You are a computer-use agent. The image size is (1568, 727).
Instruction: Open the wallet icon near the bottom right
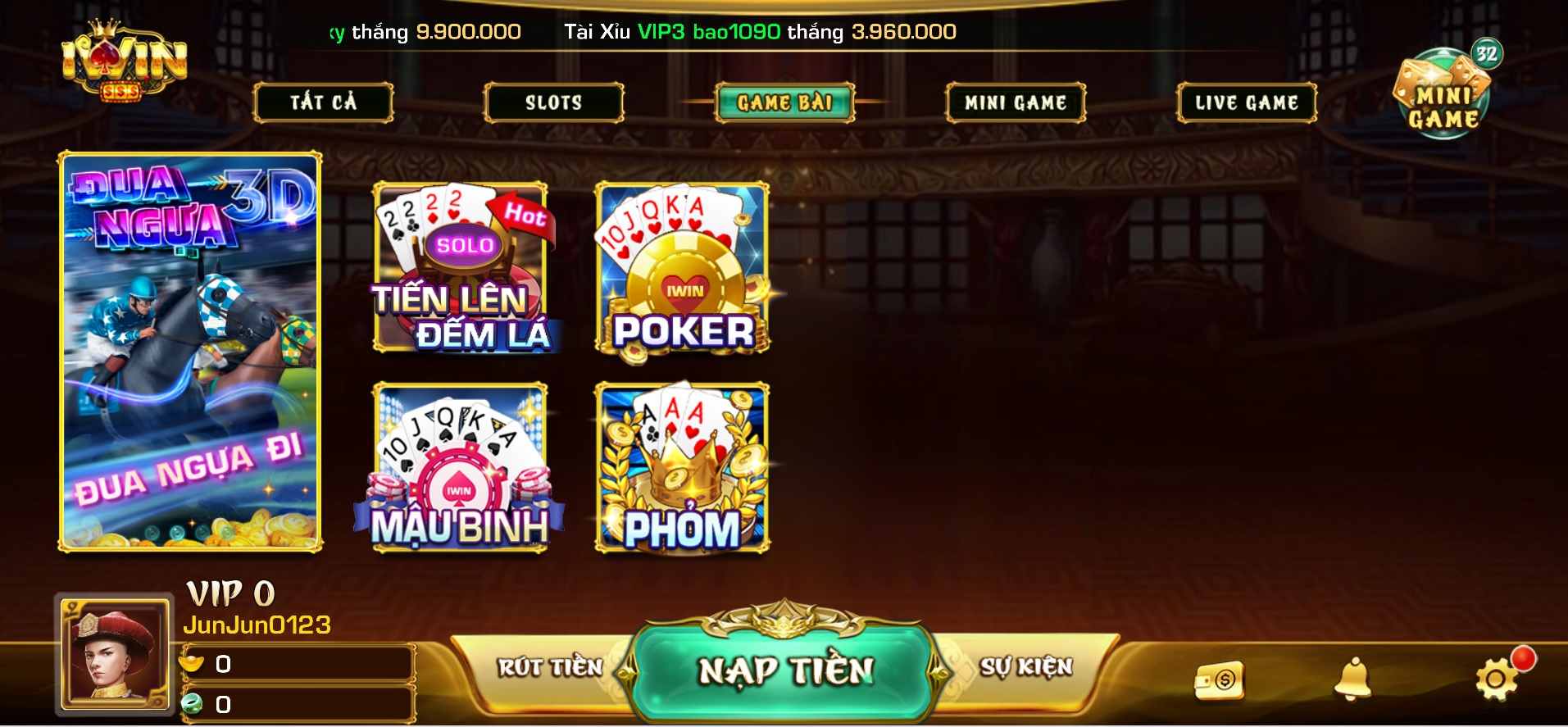point(1218,682)
